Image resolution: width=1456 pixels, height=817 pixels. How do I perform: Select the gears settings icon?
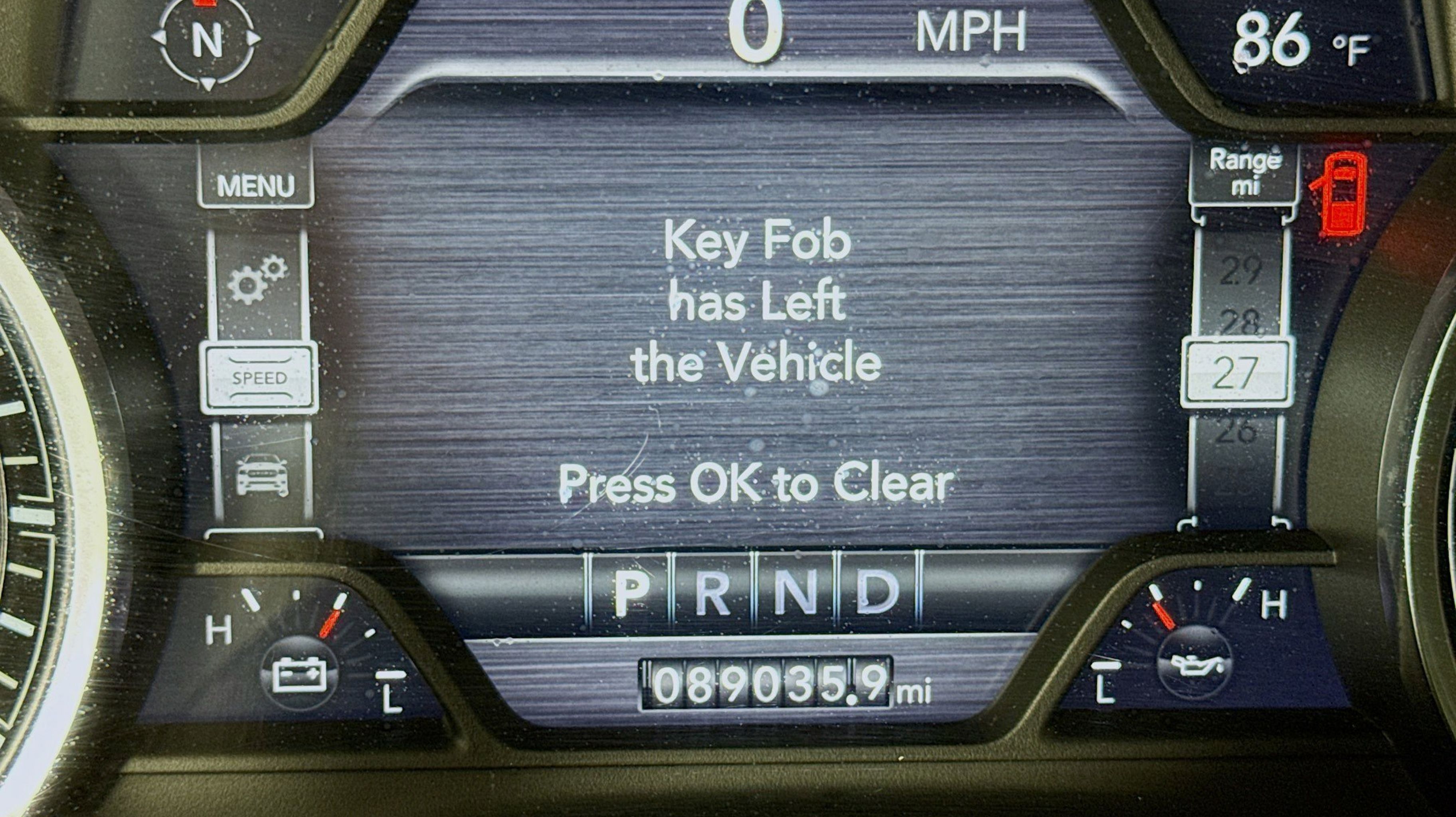point(258,280)
